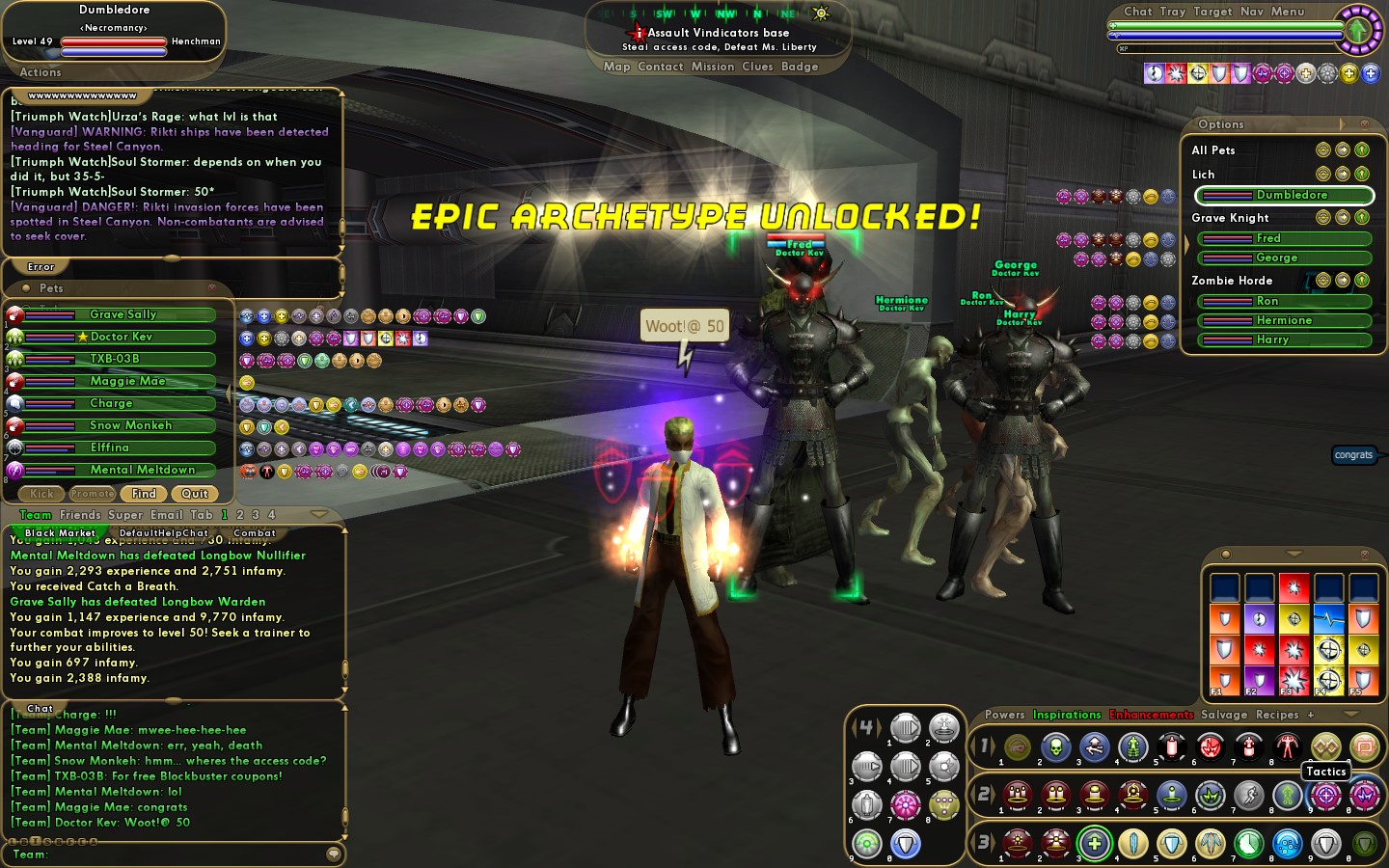Toggle the Chat window from top bar
This screenshot has height=868, width=1389.
(1138, 12)
